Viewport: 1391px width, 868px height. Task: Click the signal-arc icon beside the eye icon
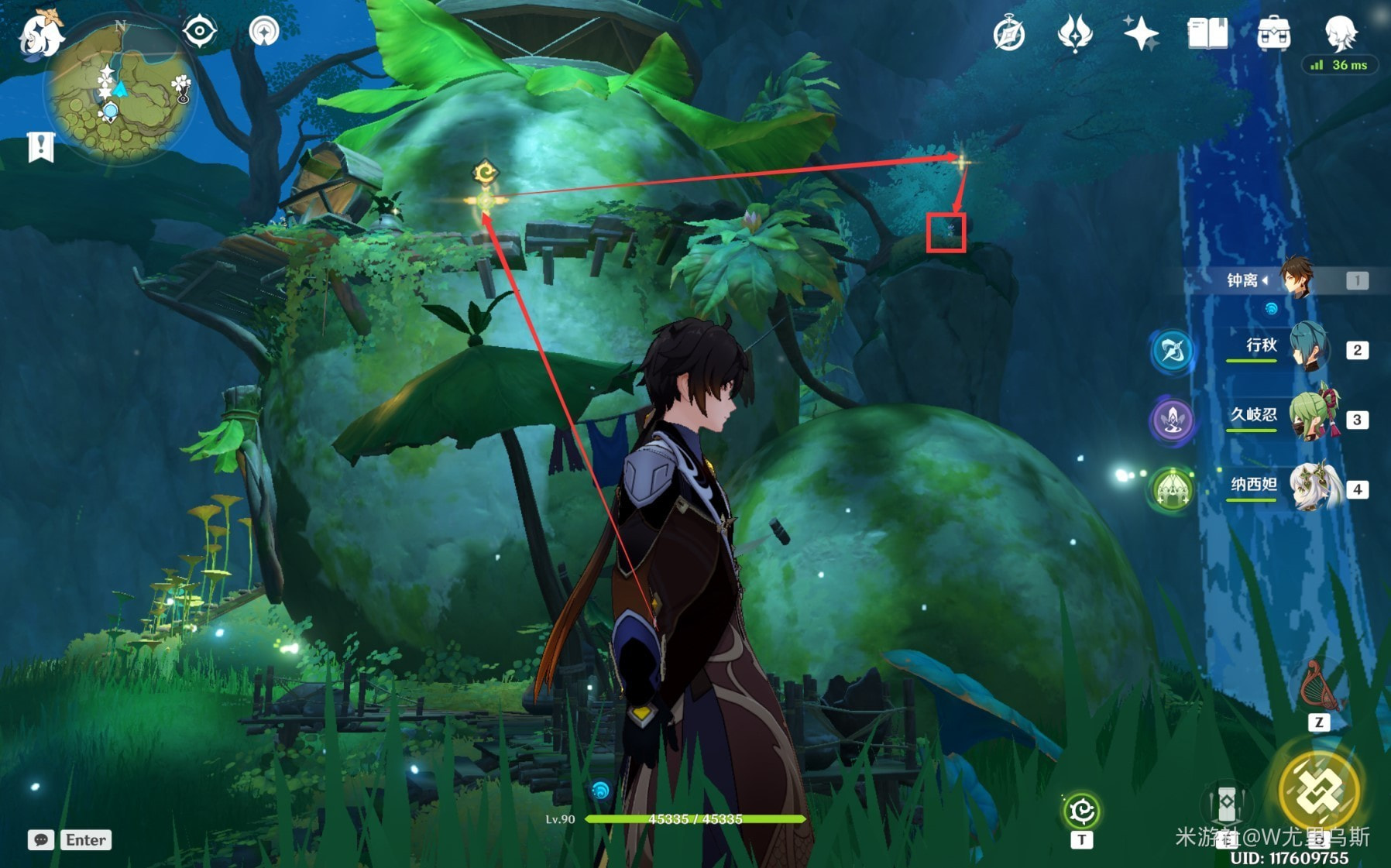(x=264, y=32)
